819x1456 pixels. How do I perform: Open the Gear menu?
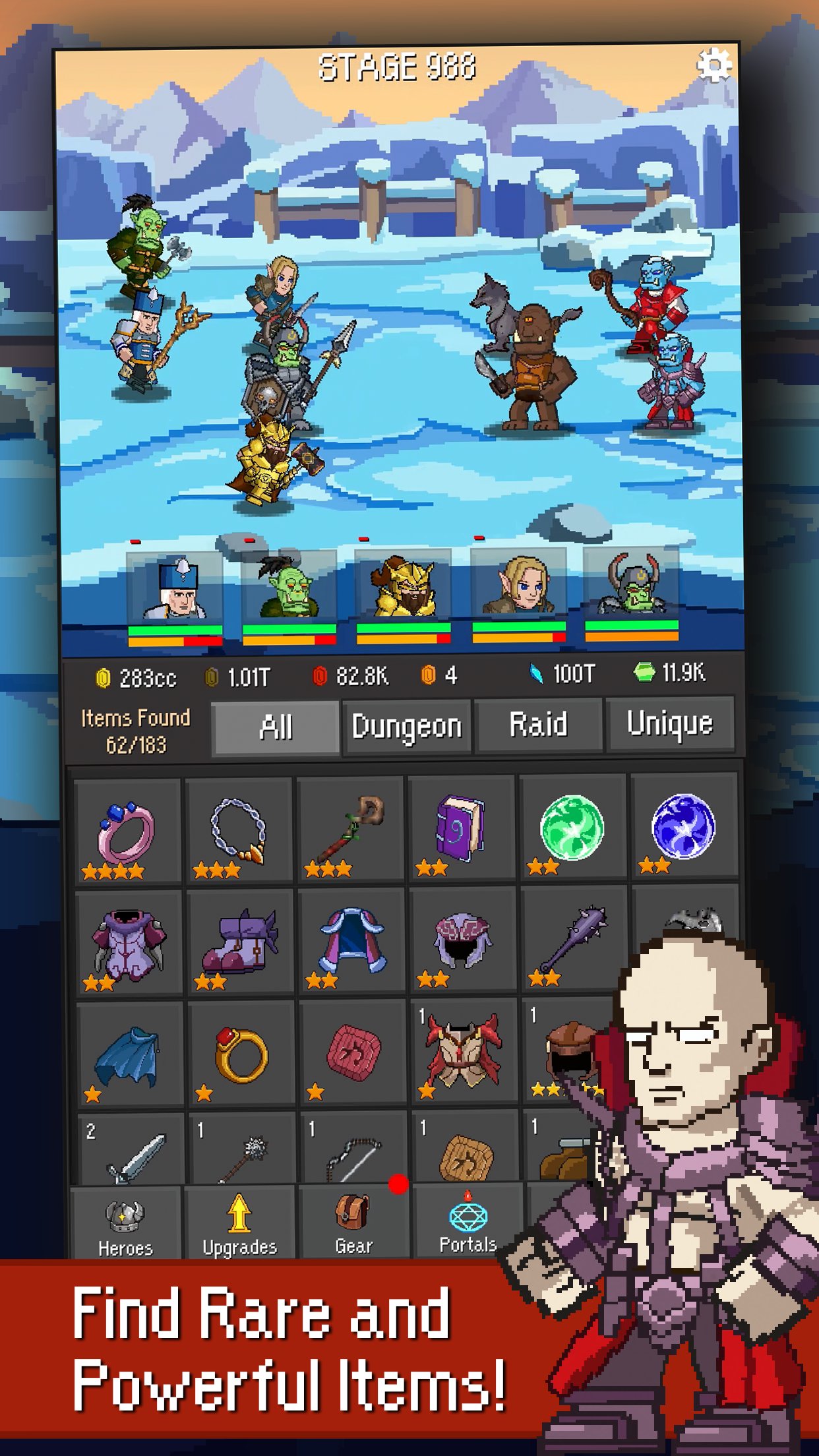click(x=354, y=1224)
